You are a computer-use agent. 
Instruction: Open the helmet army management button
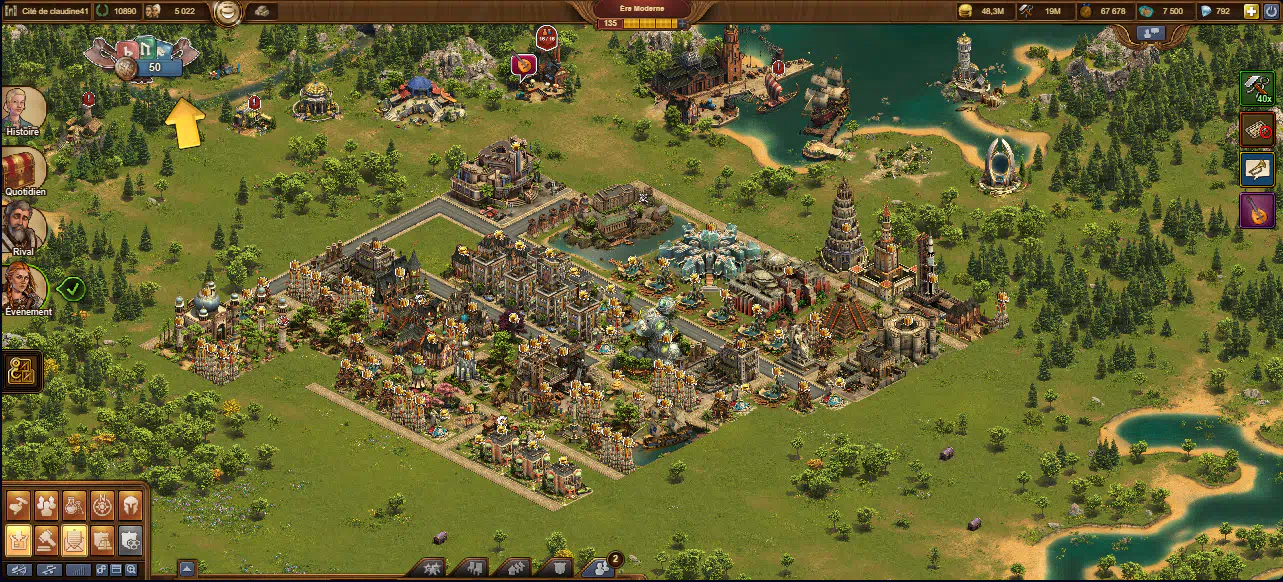click(130, 506)
